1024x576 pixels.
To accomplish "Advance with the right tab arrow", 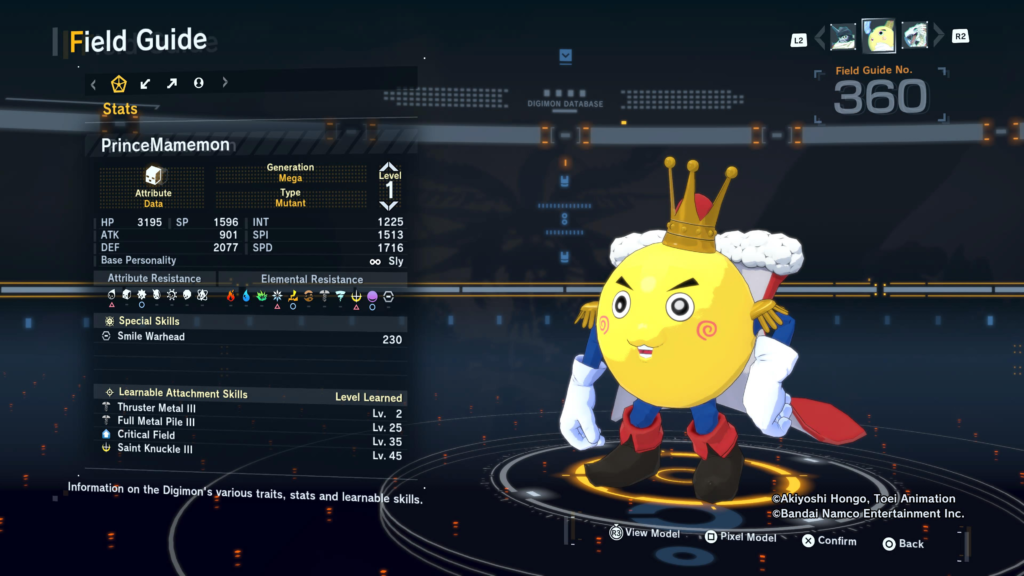I will pyautogui.click(x=224, y=83).
